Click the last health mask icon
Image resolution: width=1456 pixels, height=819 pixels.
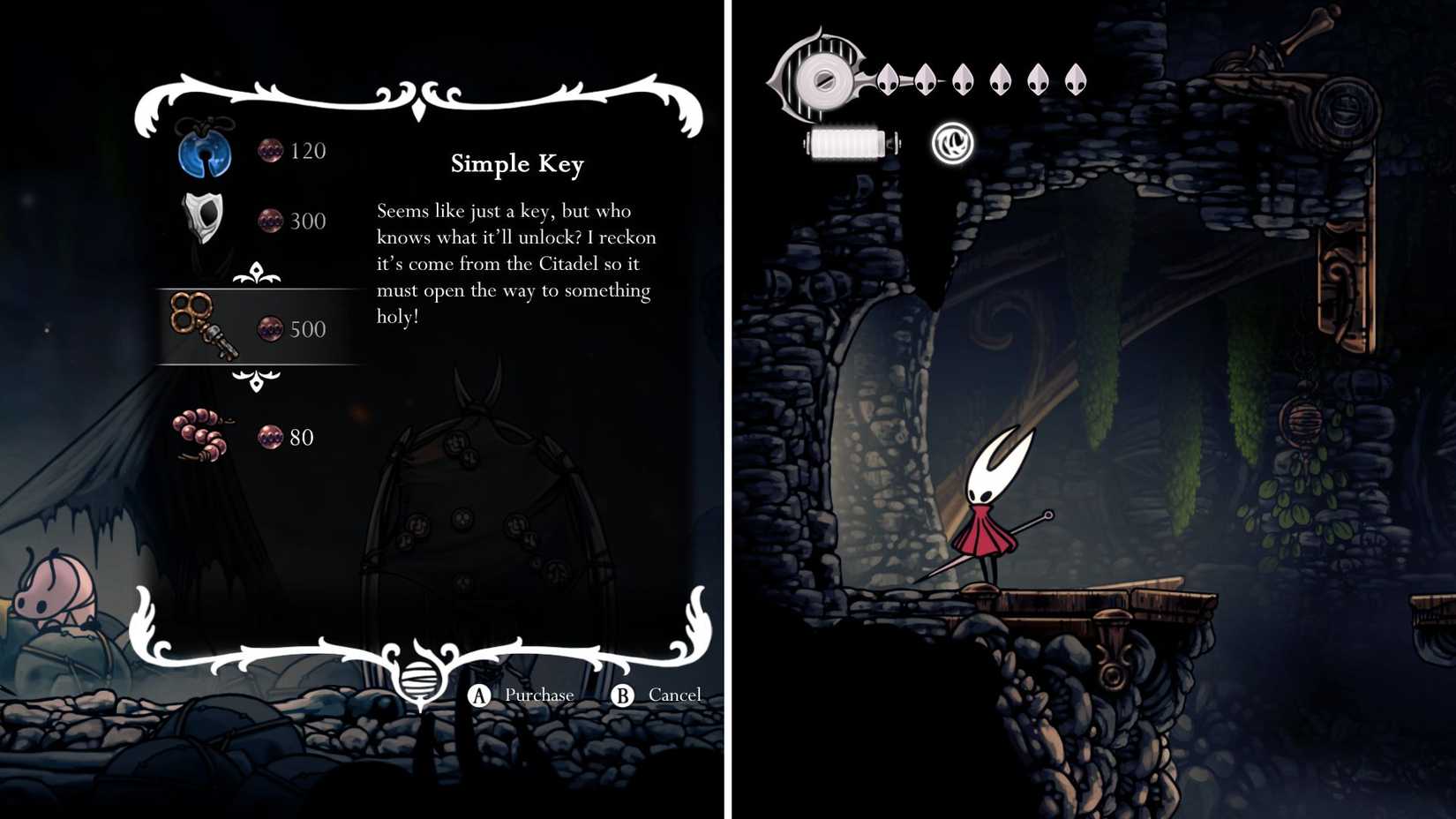click(x=1073, y=80)
